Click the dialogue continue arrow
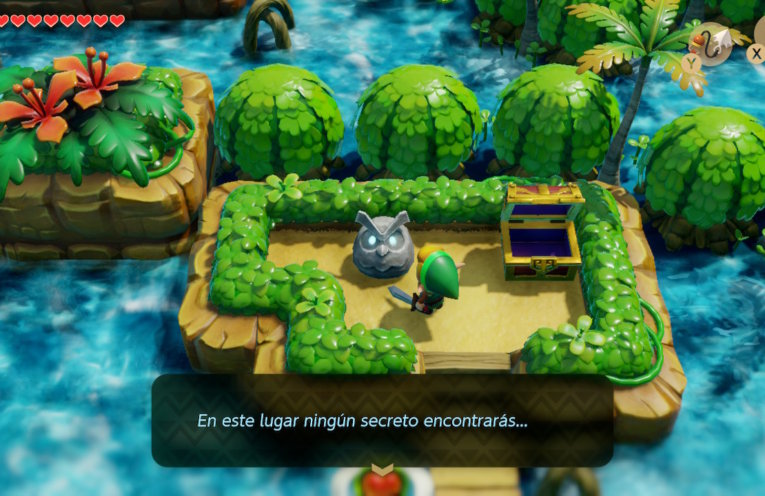The image size is (765, 496). (381, 469)
